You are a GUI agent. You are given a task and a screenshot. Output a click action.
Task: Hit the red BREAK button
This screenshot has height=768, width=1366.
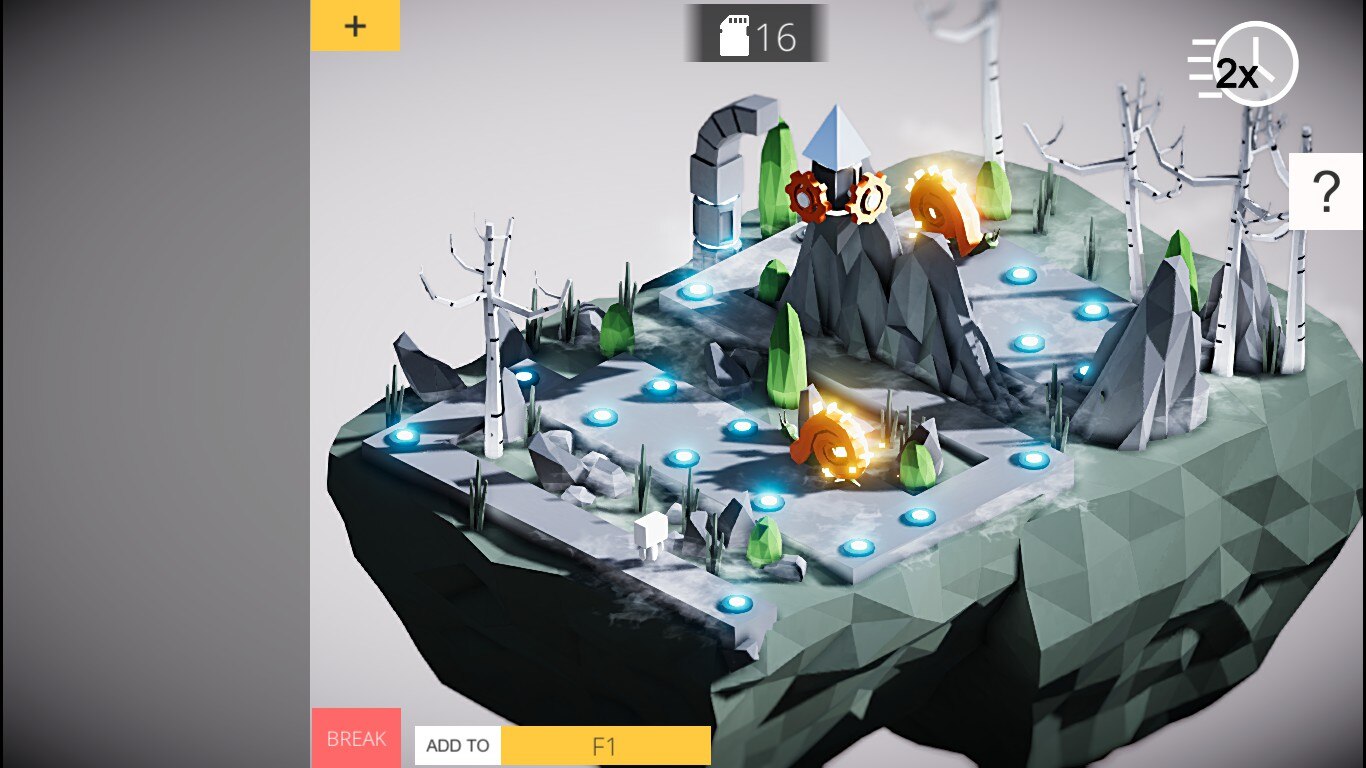click(356, 738)
